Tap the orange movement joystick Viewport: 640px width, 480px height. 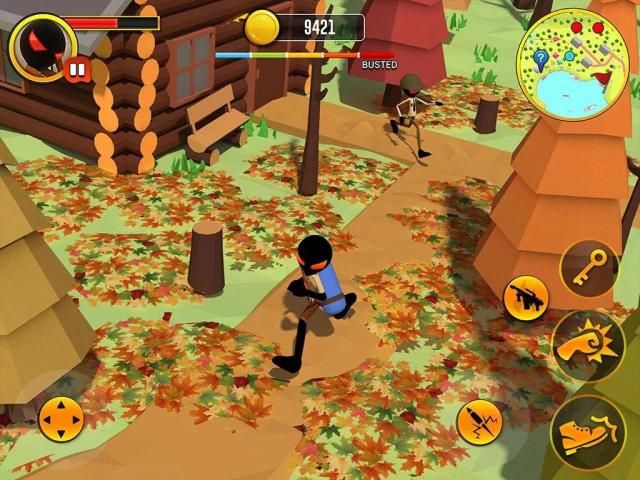(x=61, y=418)
